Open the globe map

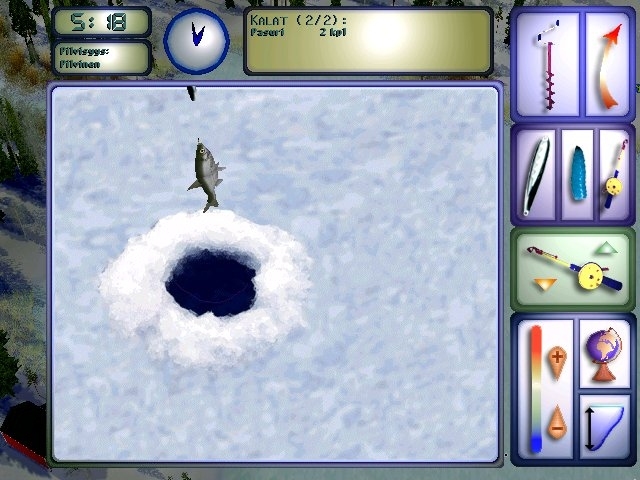coord(605,352)
